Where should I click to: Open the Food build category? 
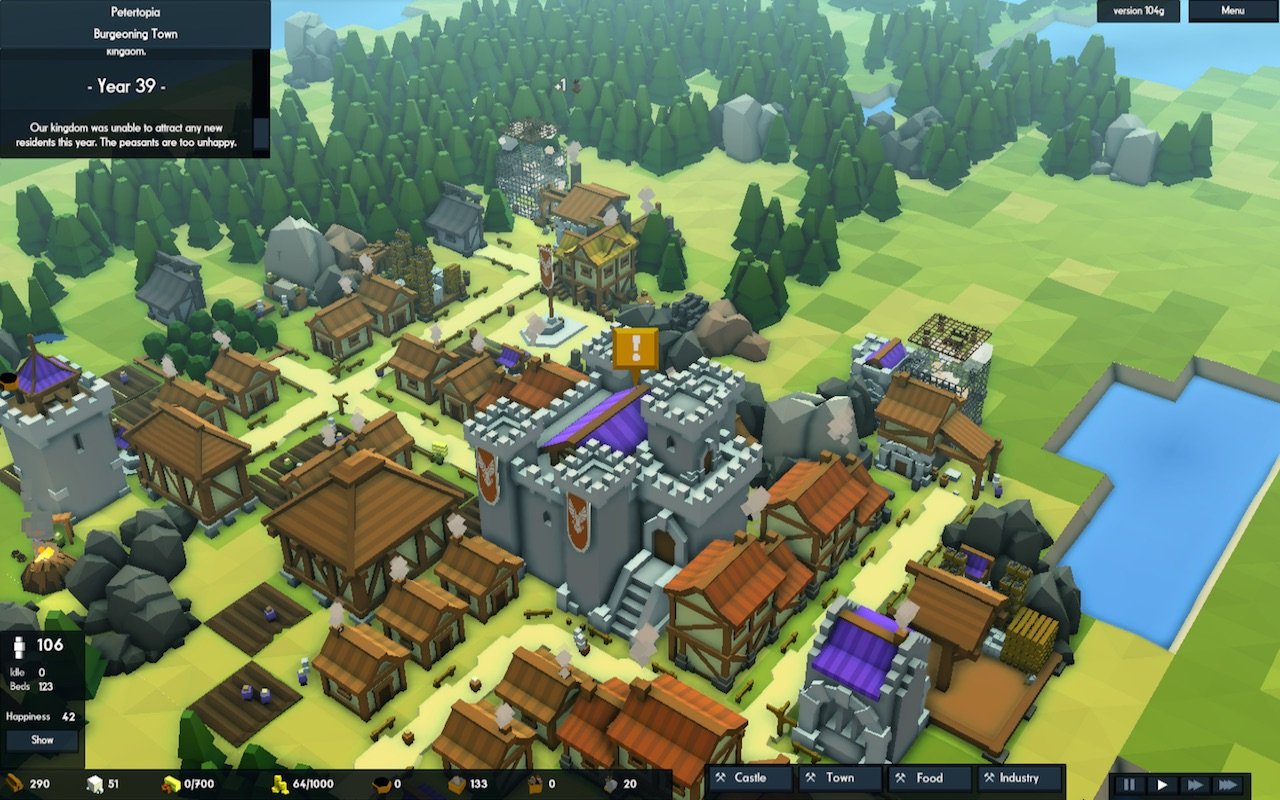[928, 778]
